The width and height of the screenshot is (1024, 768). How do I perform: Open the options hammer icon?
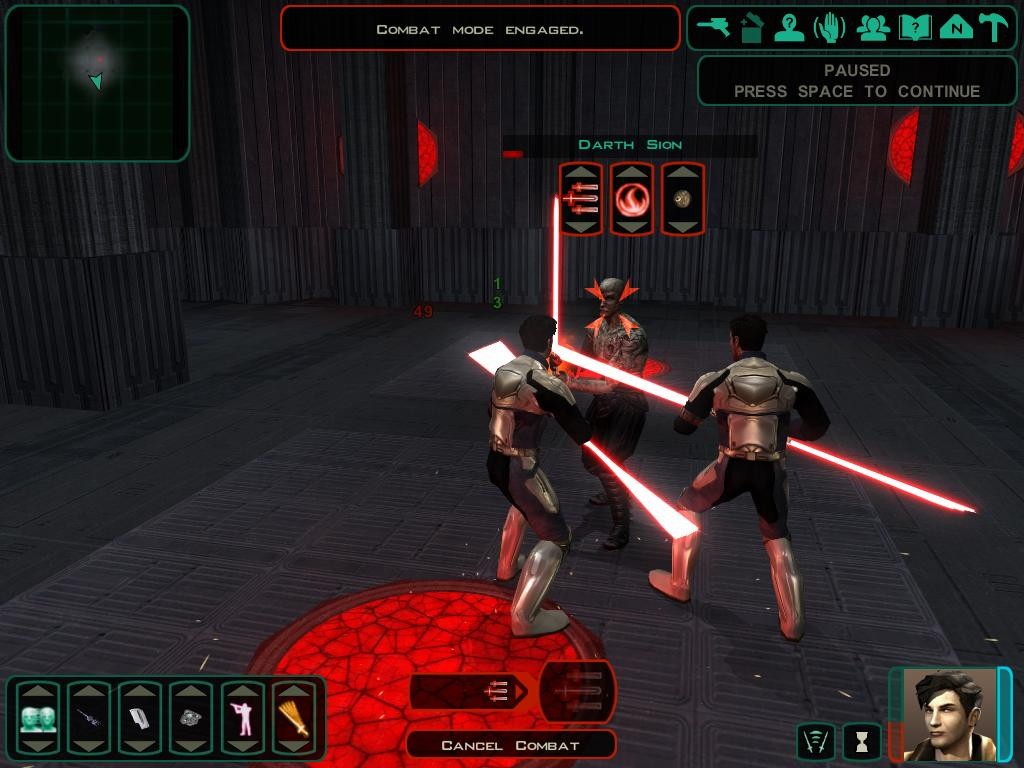pos(993,28)
